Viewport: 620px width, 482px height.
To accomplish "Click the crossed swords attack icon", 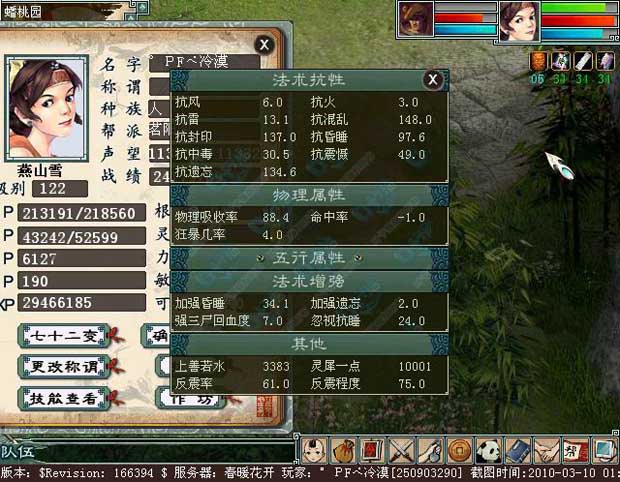I will point(401,450).
